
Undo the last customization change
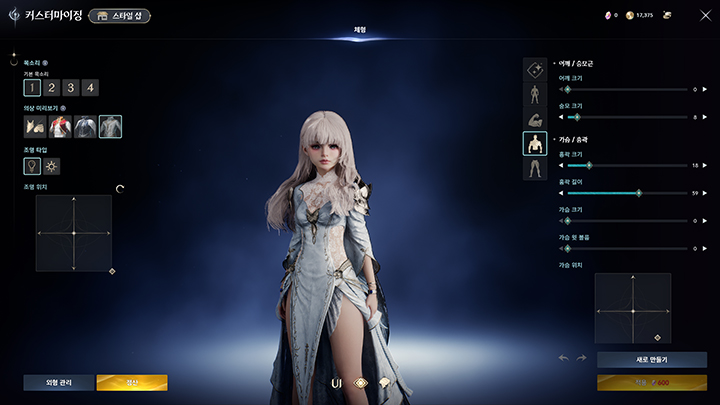563,359
